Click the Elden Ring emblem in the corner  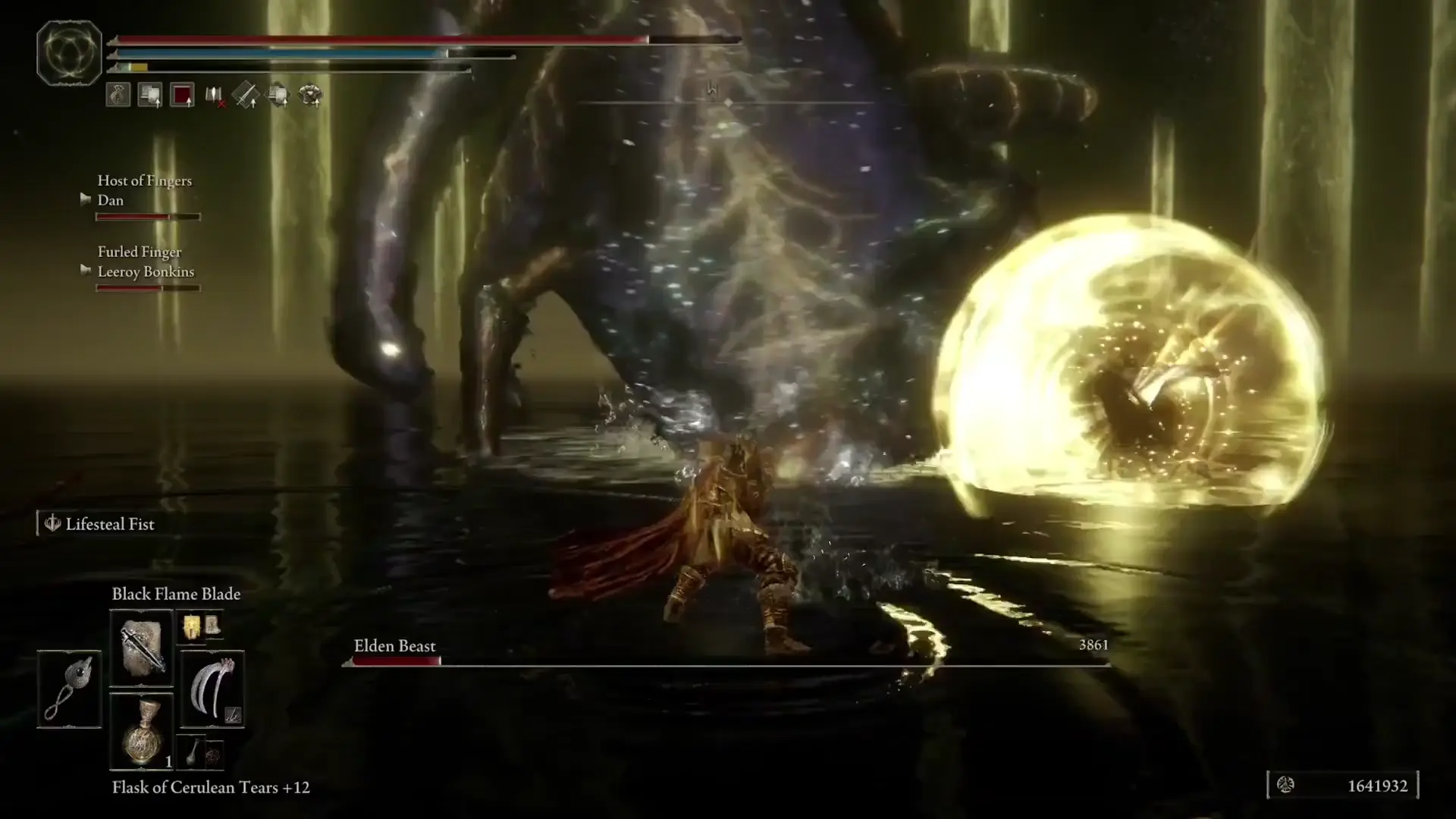click(x=69, y=53)
